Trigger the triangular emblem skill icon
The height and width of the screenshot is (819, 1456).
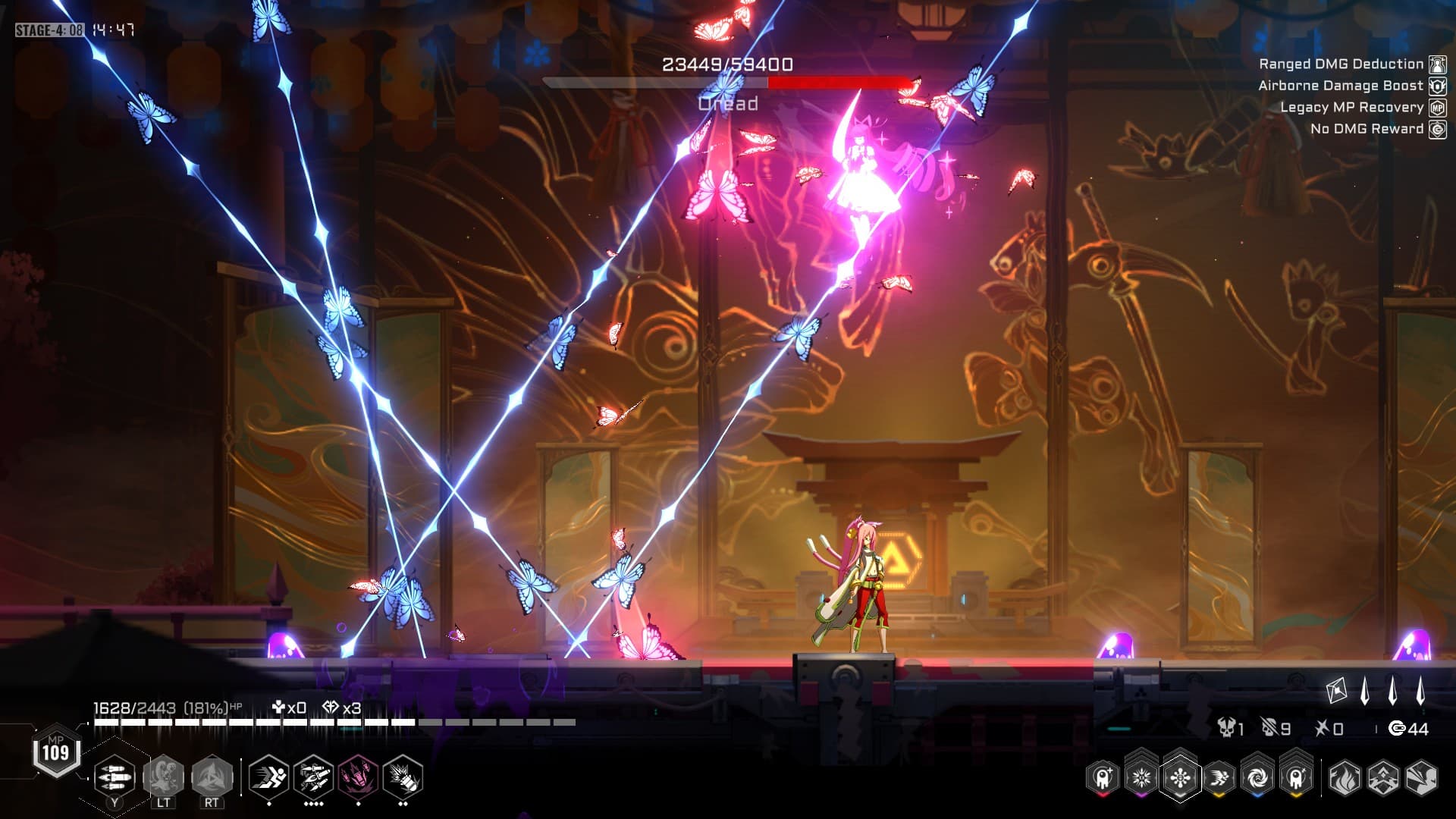[x=212, y=777]
